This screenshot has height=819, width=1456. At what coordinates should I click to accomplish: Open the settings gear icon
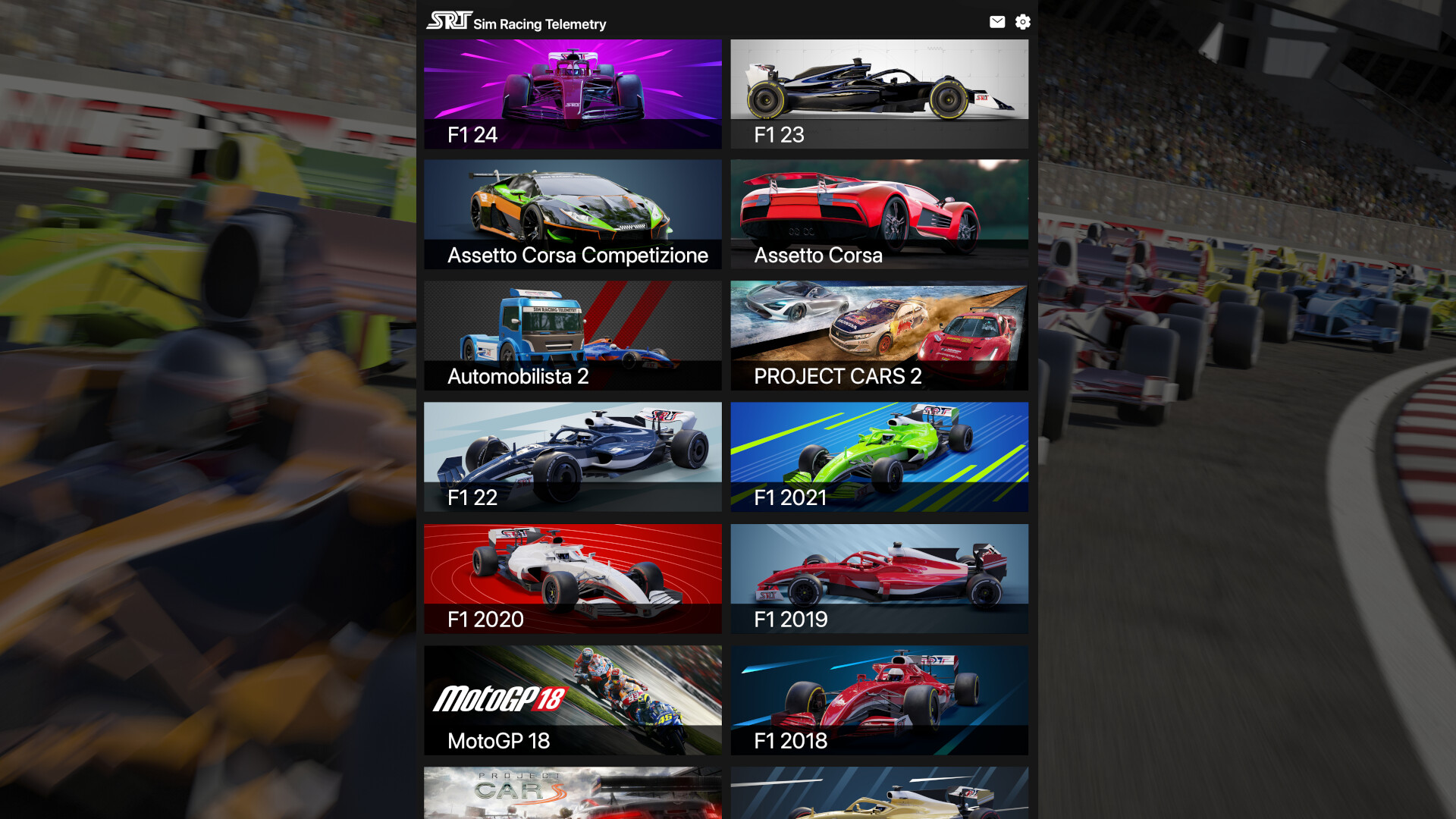(1023, 22)
